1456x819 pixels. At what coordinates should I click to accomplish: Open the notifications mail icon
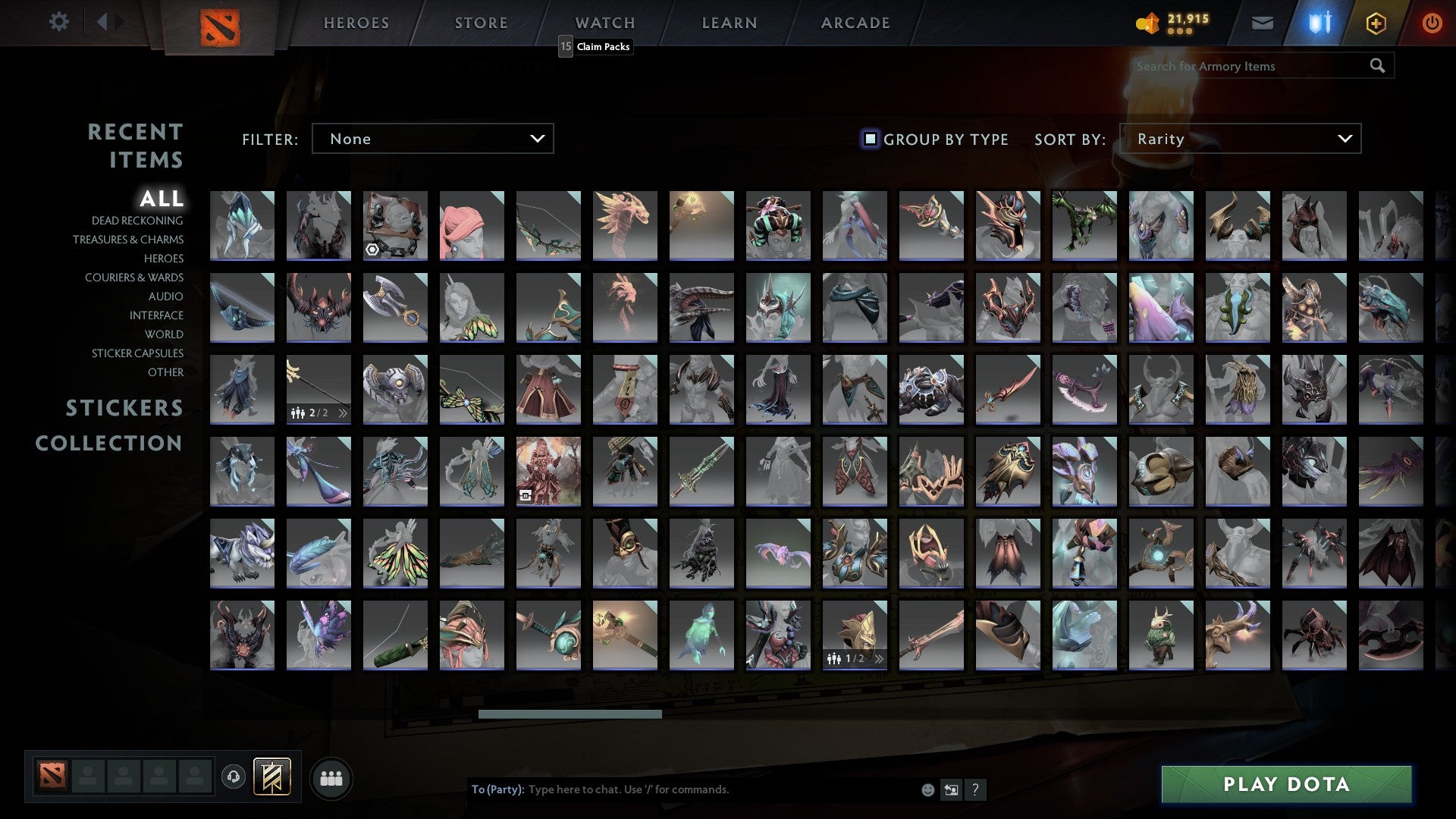1263,23
